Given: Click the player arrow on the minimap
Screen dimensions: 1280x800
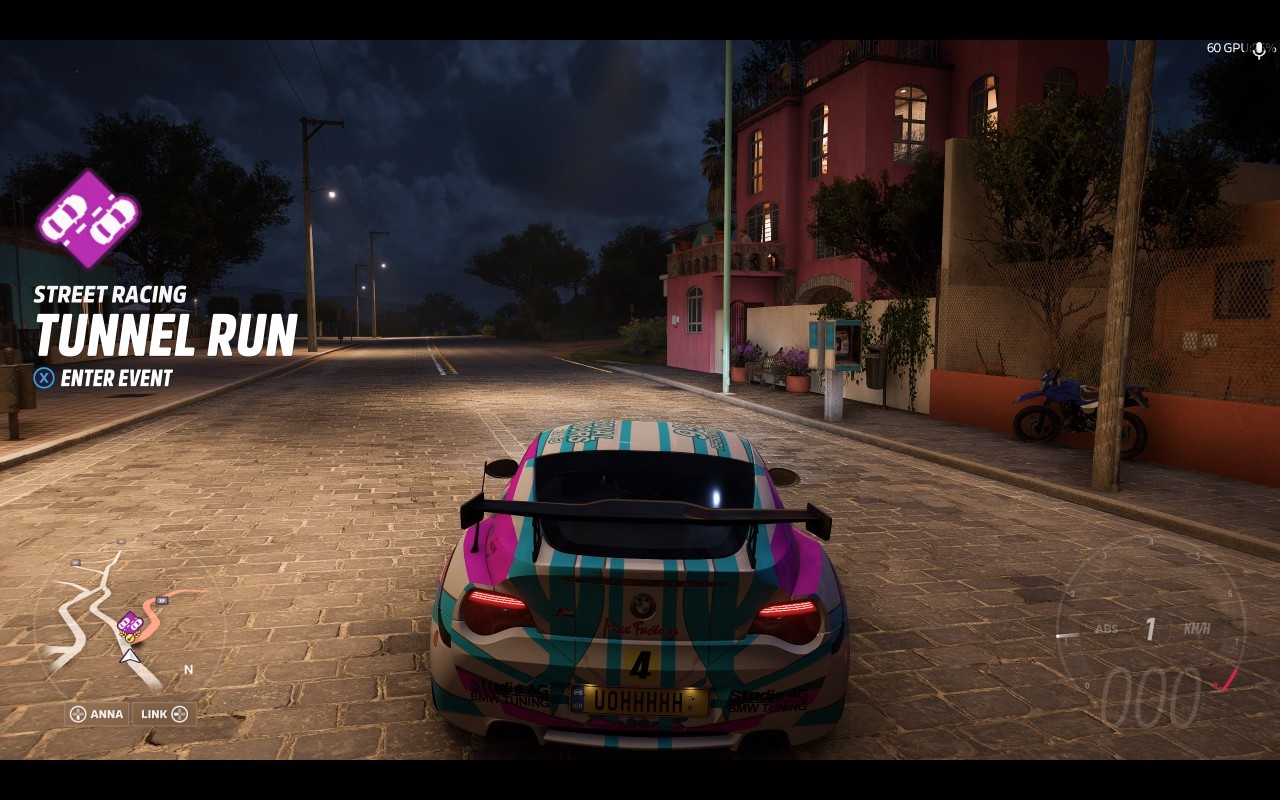Looking at the screenshot, I should [x=128, y=657].
